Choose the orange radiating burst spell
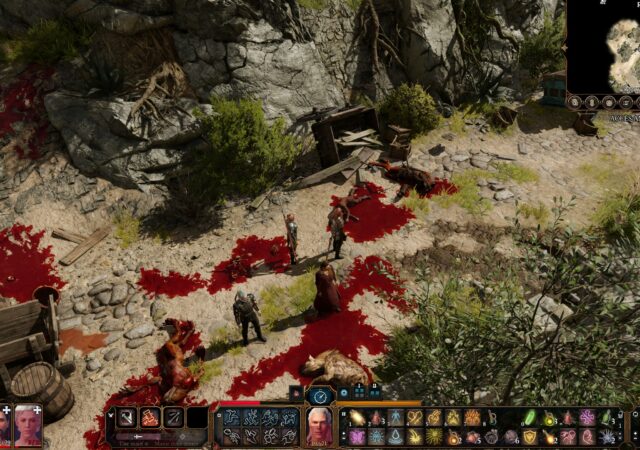Screen dimensions: 640x450 [x=473, y=417]
